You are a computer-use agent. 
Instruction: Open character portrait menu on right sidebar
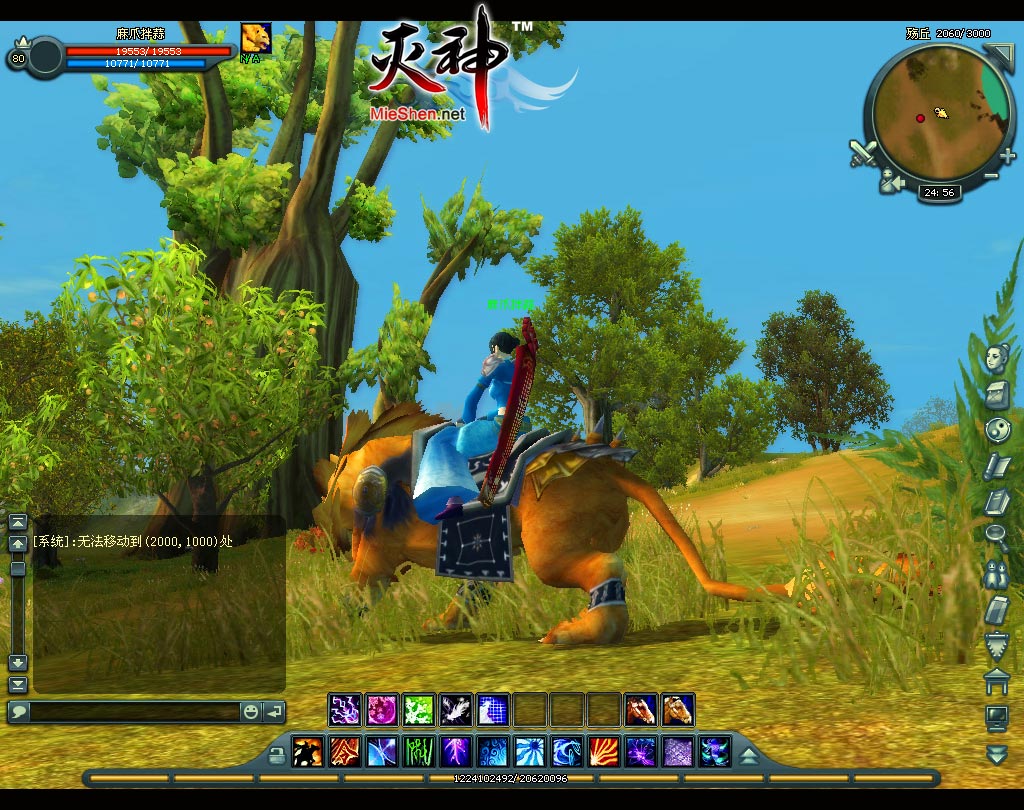click(x=996, y=357)
